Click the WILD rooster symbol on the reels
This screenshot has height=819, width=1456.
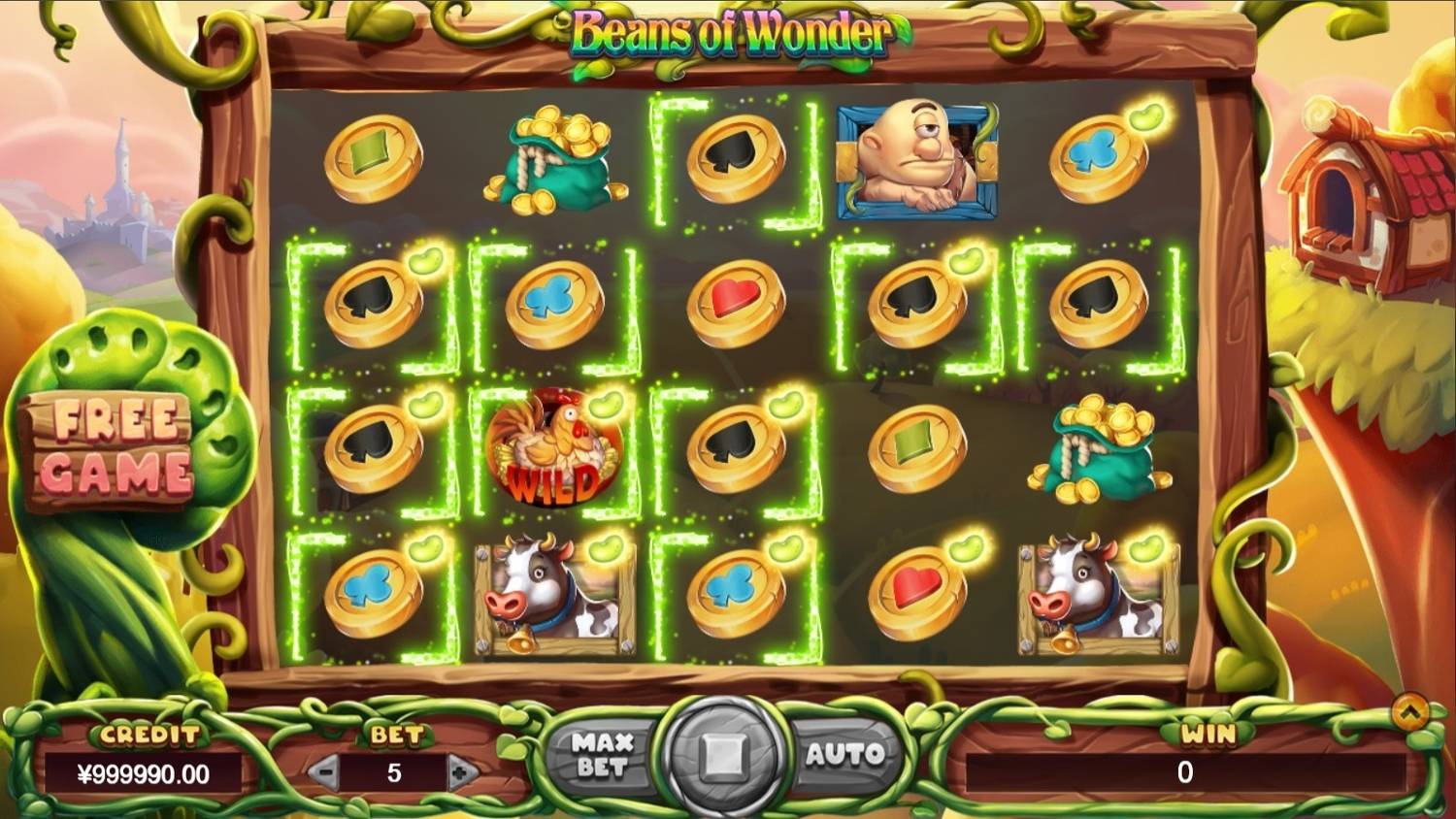pos(553,446)
